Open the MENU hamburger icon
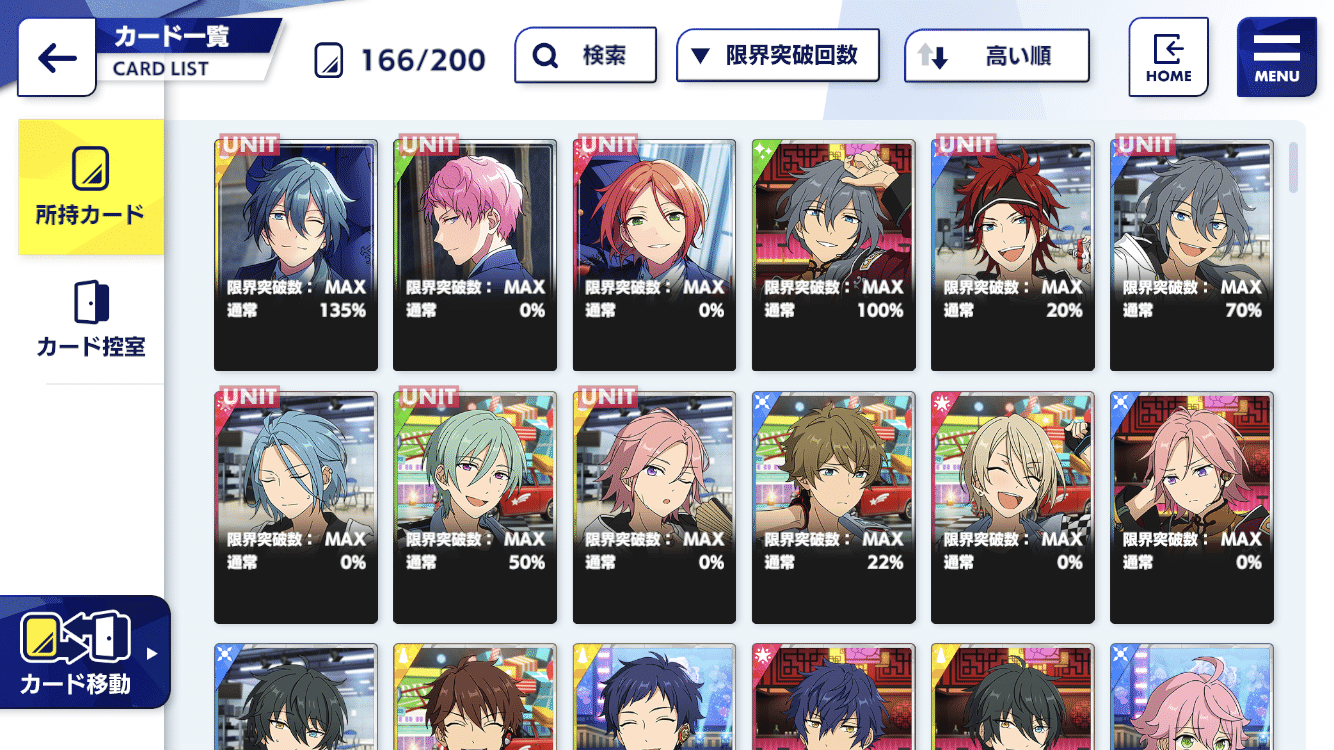Viewport: 1334px width, 750px height. [1276, 55]
